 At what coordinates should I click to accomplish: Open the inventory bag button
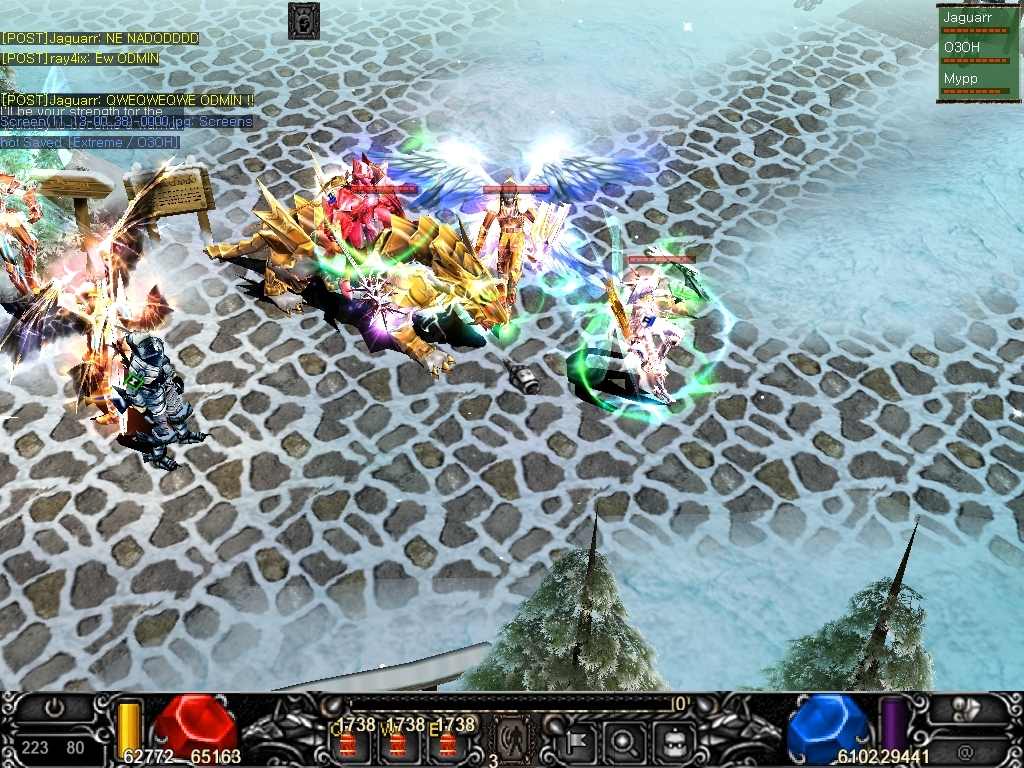coord(673,742)
